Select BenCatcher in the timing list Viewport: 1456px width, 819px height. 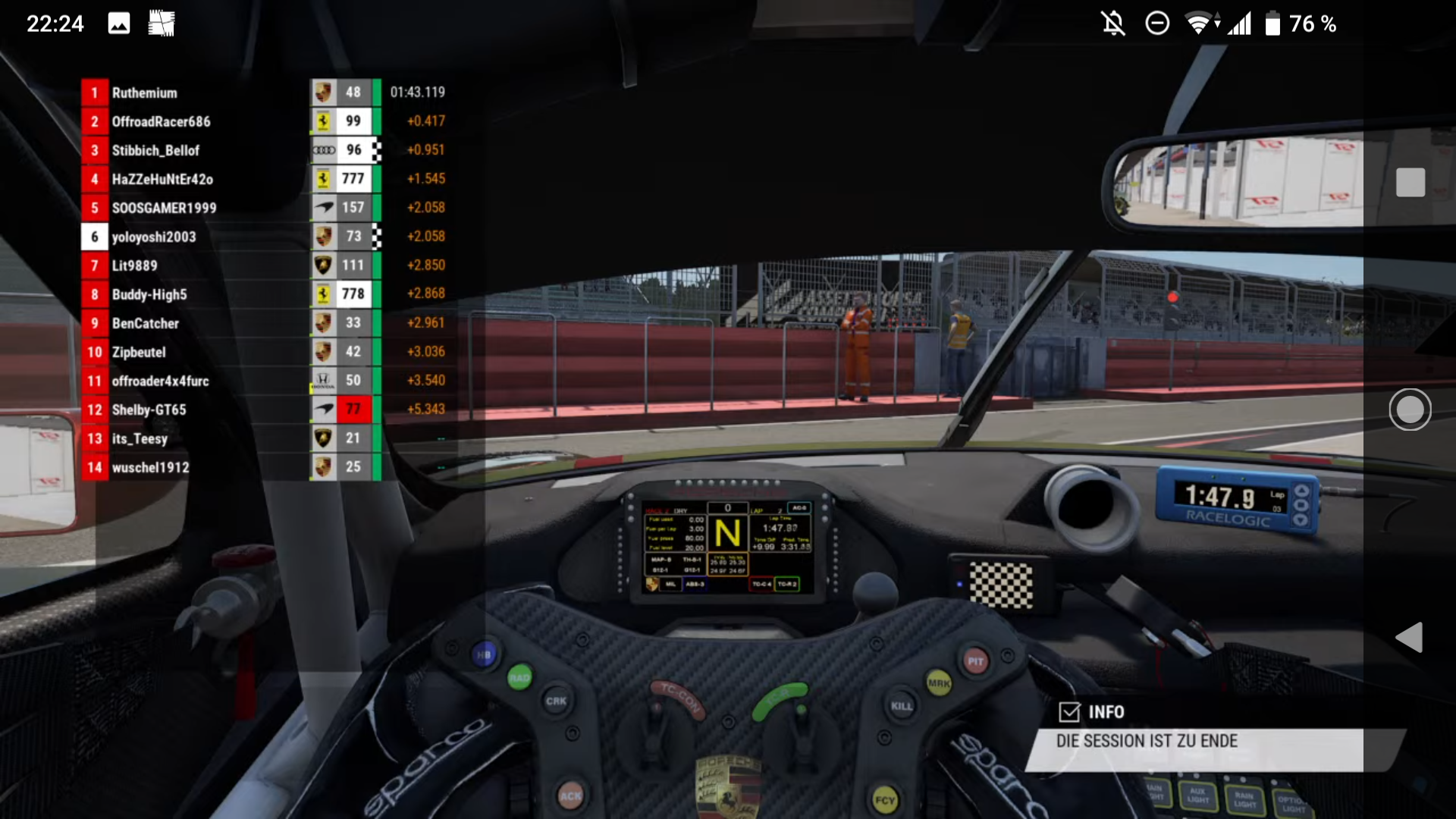146,323
